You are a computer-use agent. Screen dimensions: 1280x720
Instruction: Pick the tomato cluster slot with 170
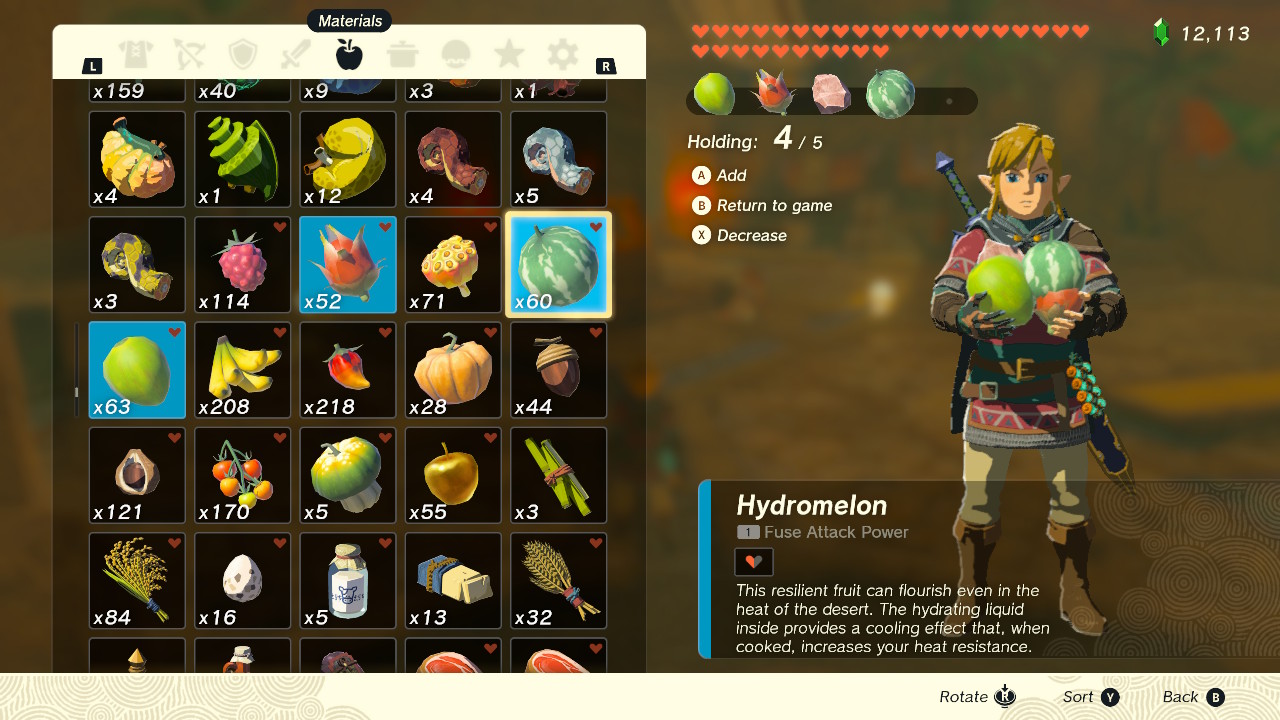[x=243, y=476]
